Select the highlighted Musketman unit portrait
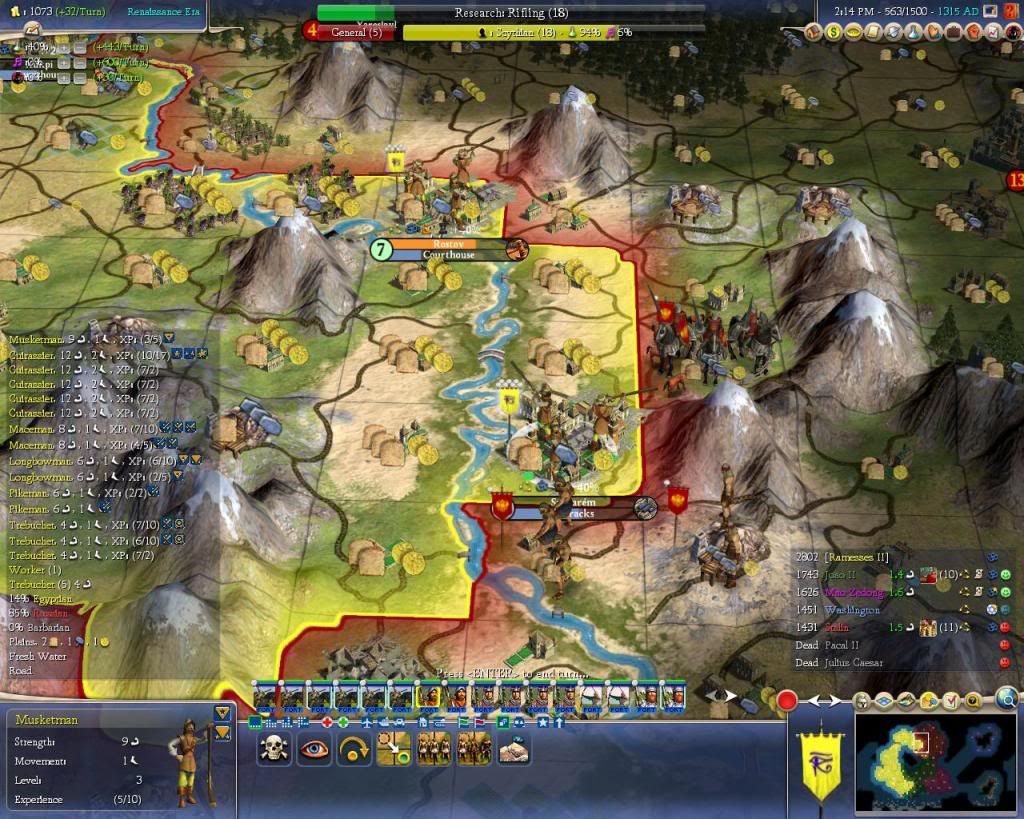This screenshot has height=819, width=1024. (x=427, y=695)
